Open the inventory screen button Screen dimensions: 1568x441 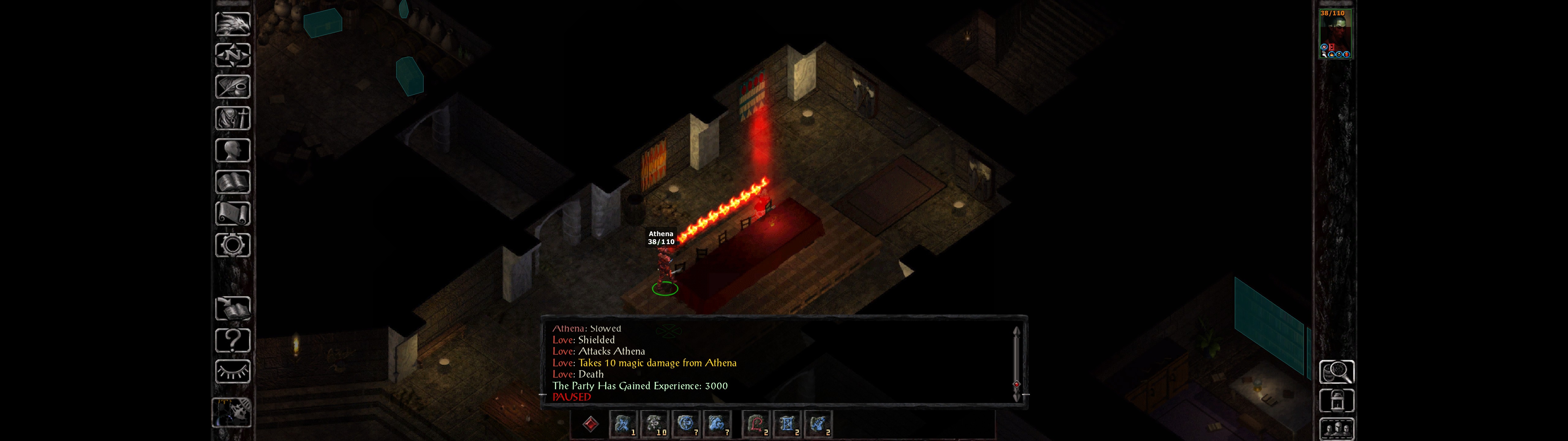(232, 118)
